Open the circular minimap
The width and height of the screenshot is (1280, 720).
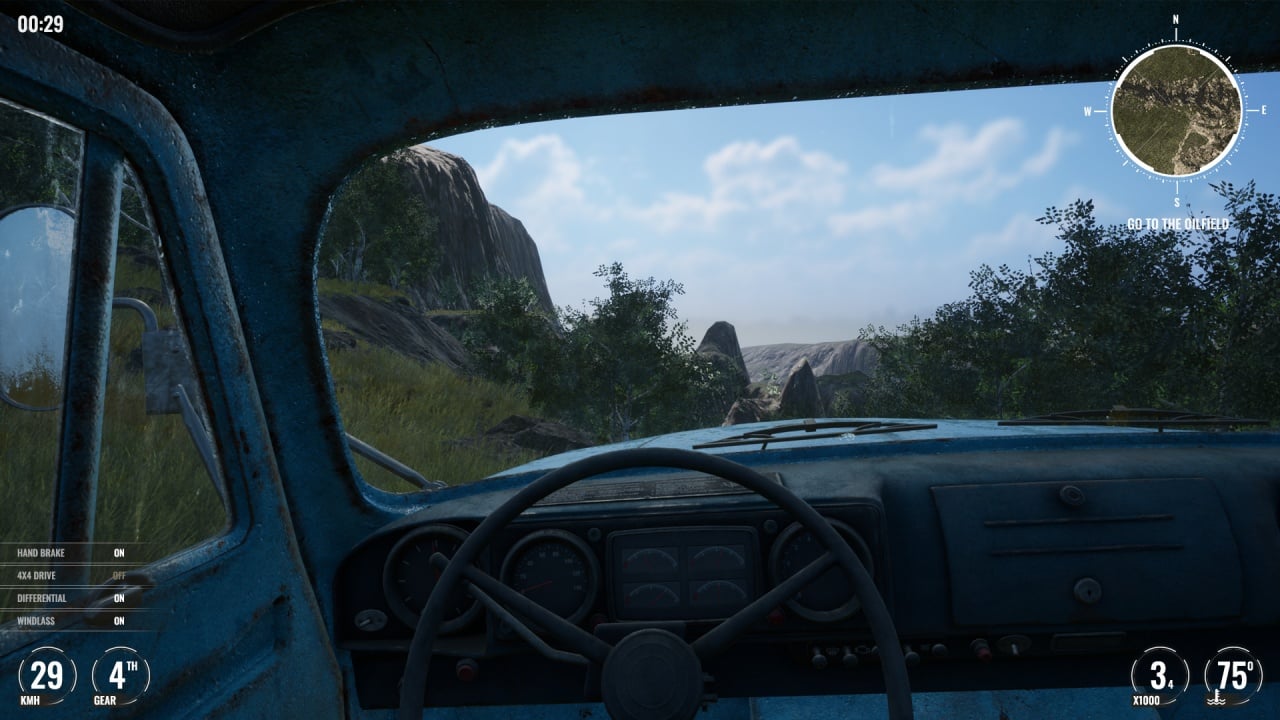tap(1176, 110)
